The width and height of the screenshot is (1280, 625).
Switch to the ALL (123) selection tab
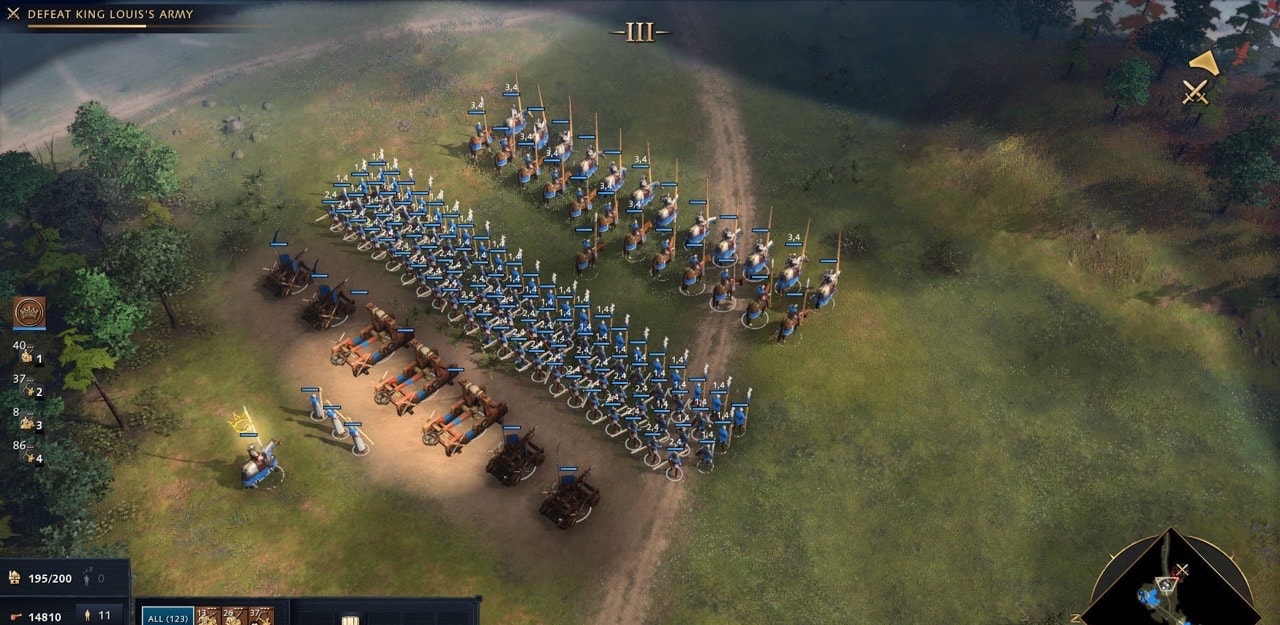(166, 616)
